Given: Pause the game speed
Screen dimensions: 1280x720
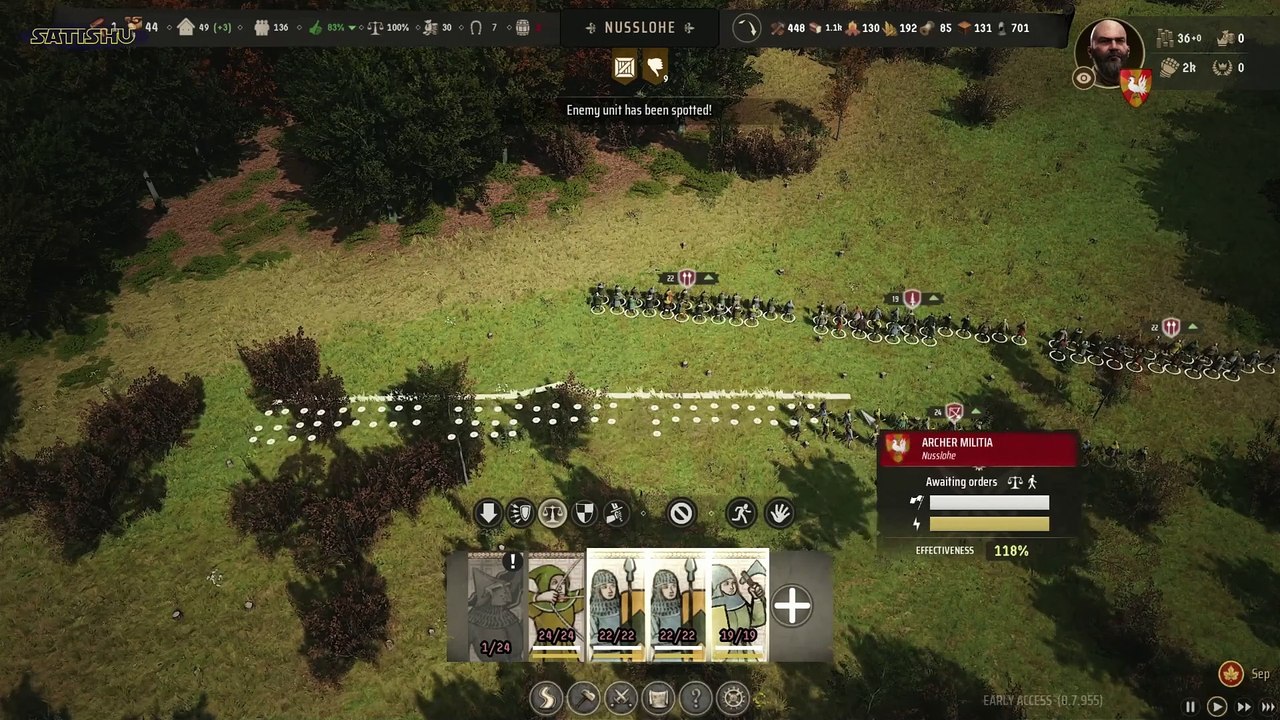Looking at the screenshot, I should (x=1190, y=707).
